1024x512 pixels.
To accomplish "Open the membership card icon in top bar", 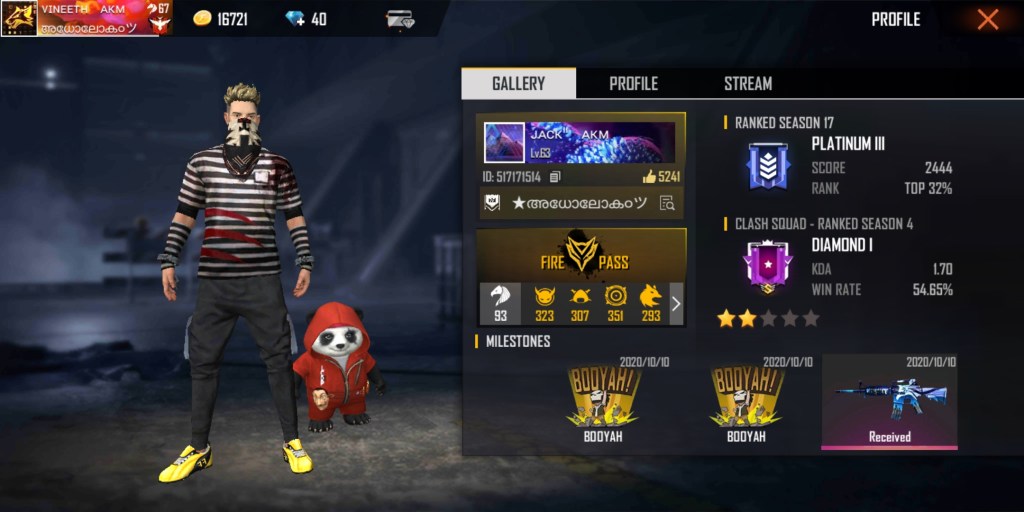I will 401,19.
